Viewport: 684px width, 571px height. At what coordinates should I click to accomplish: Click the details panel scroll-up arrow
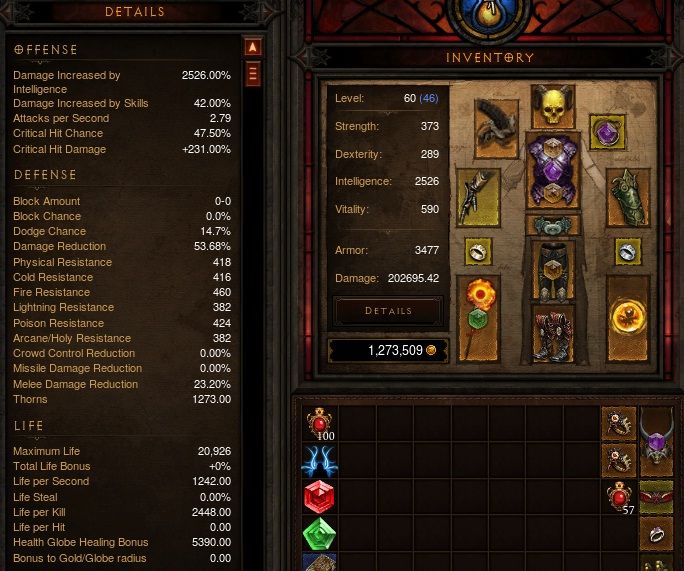point(253,47)
